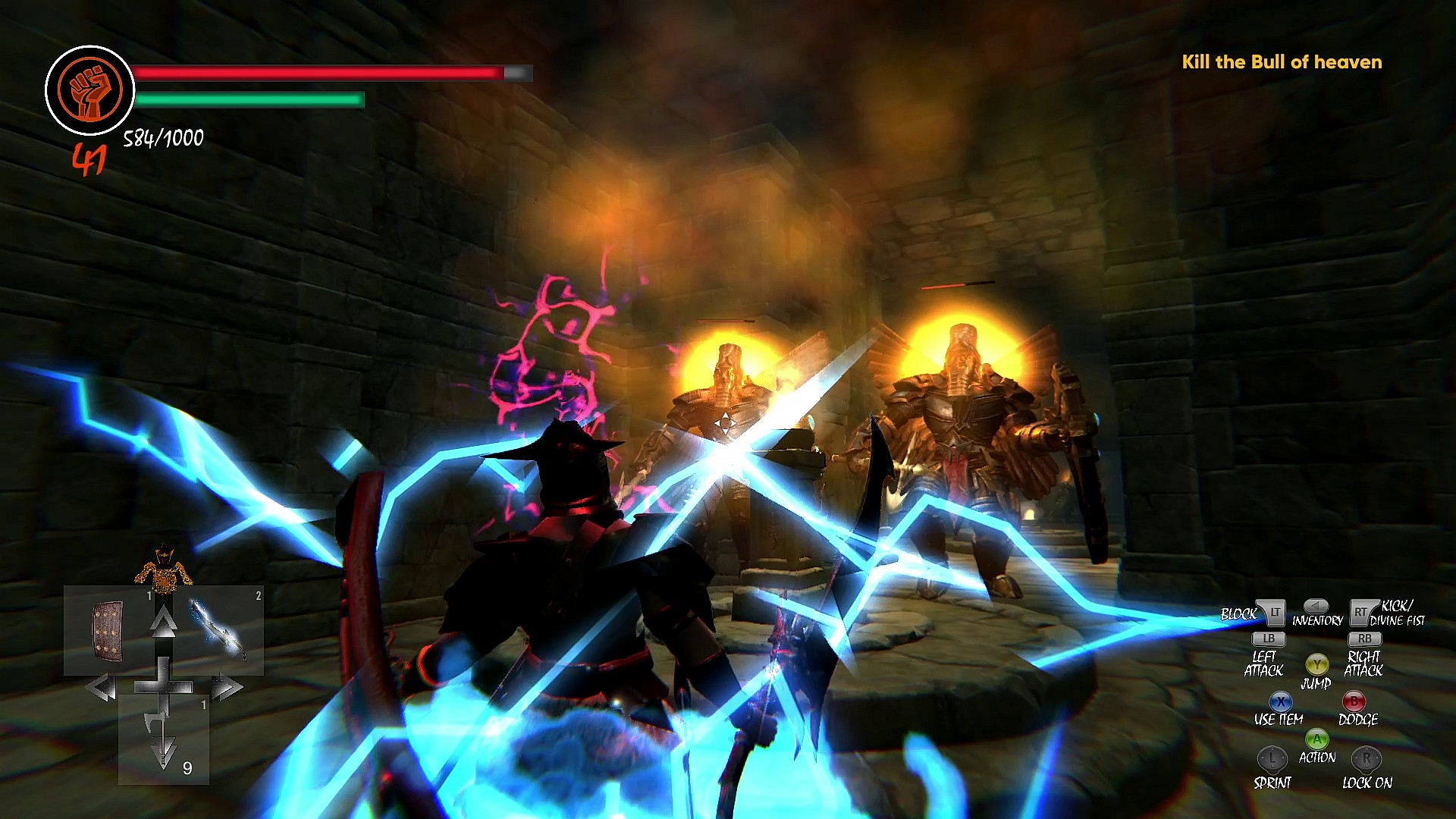Click the X Use Item button icon
This screenshot has width=1456, height=819.
(x=1281, y=701)
